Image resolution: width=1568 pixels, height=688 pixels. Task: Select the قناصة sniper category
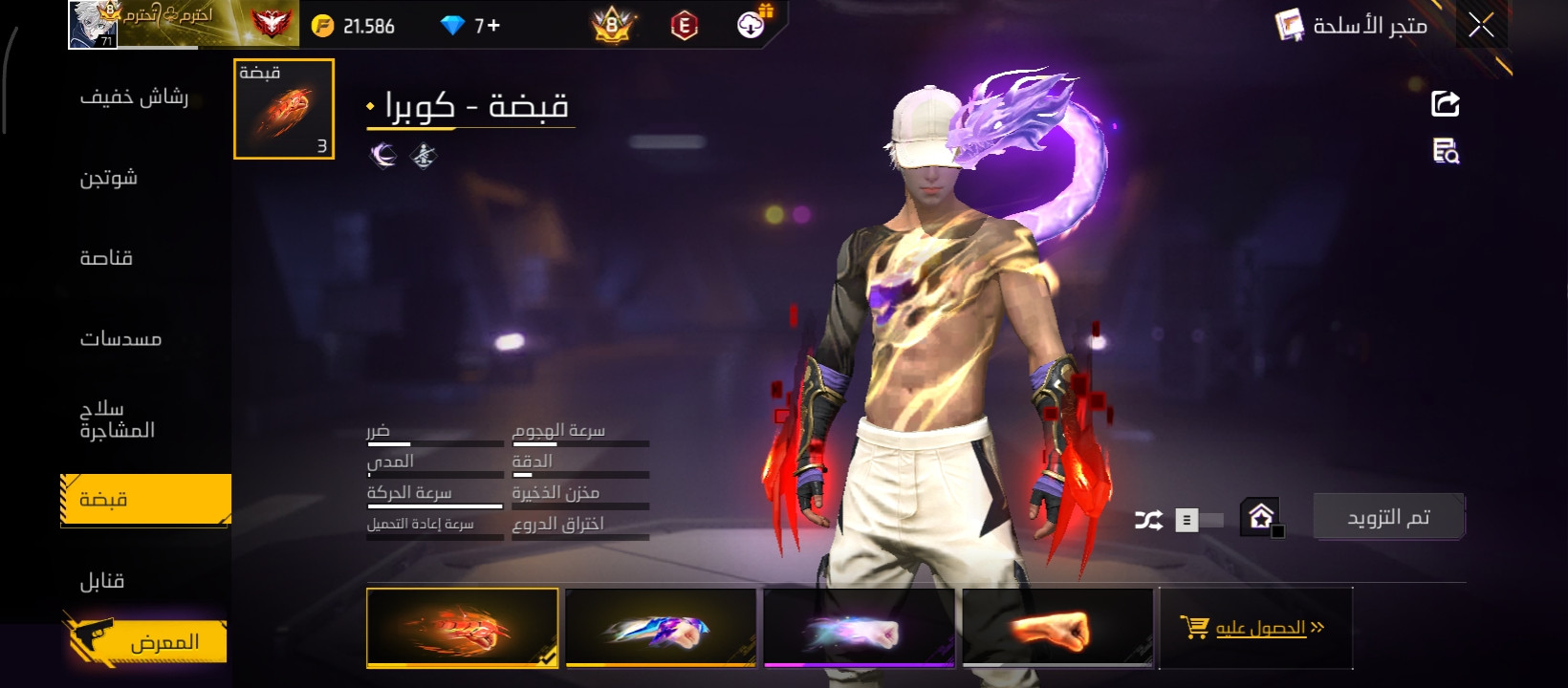click(106, 258)
